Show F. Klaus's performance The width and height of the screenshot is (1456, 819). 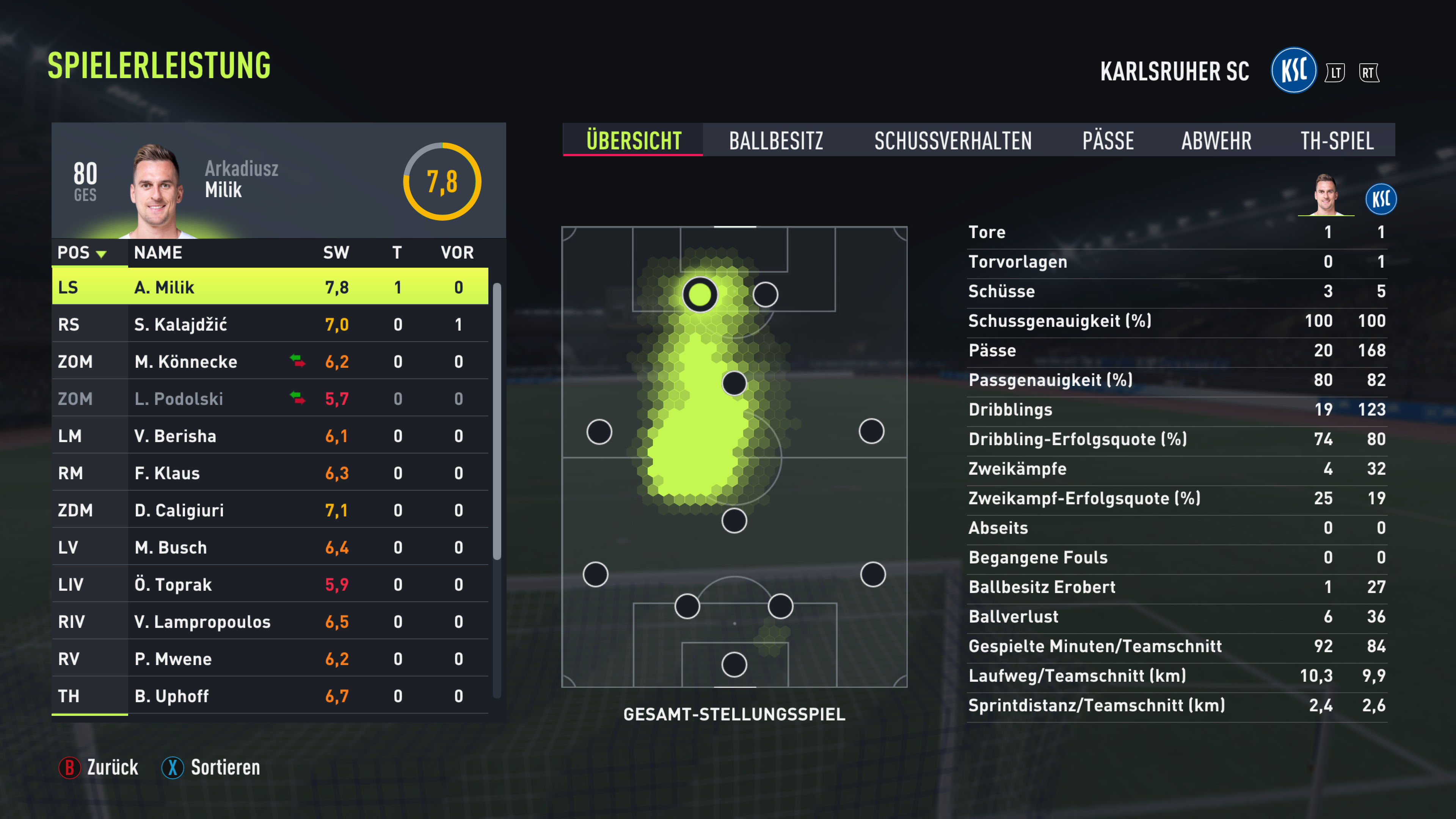(270, 473)
